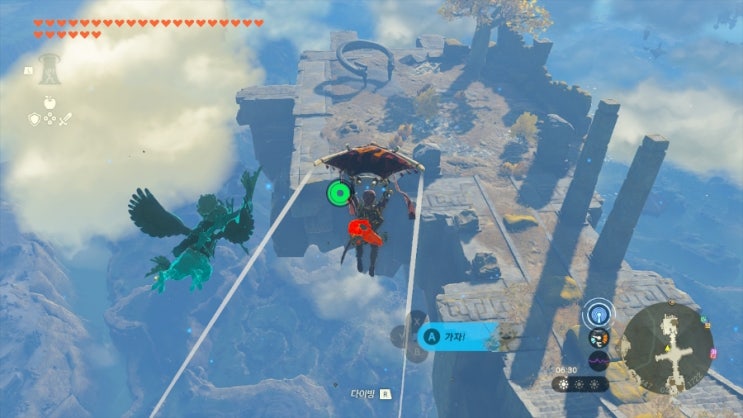Select the shield quick-slot icon
The width and height of the screenshot is (743, 418).
tap(34, 120)
